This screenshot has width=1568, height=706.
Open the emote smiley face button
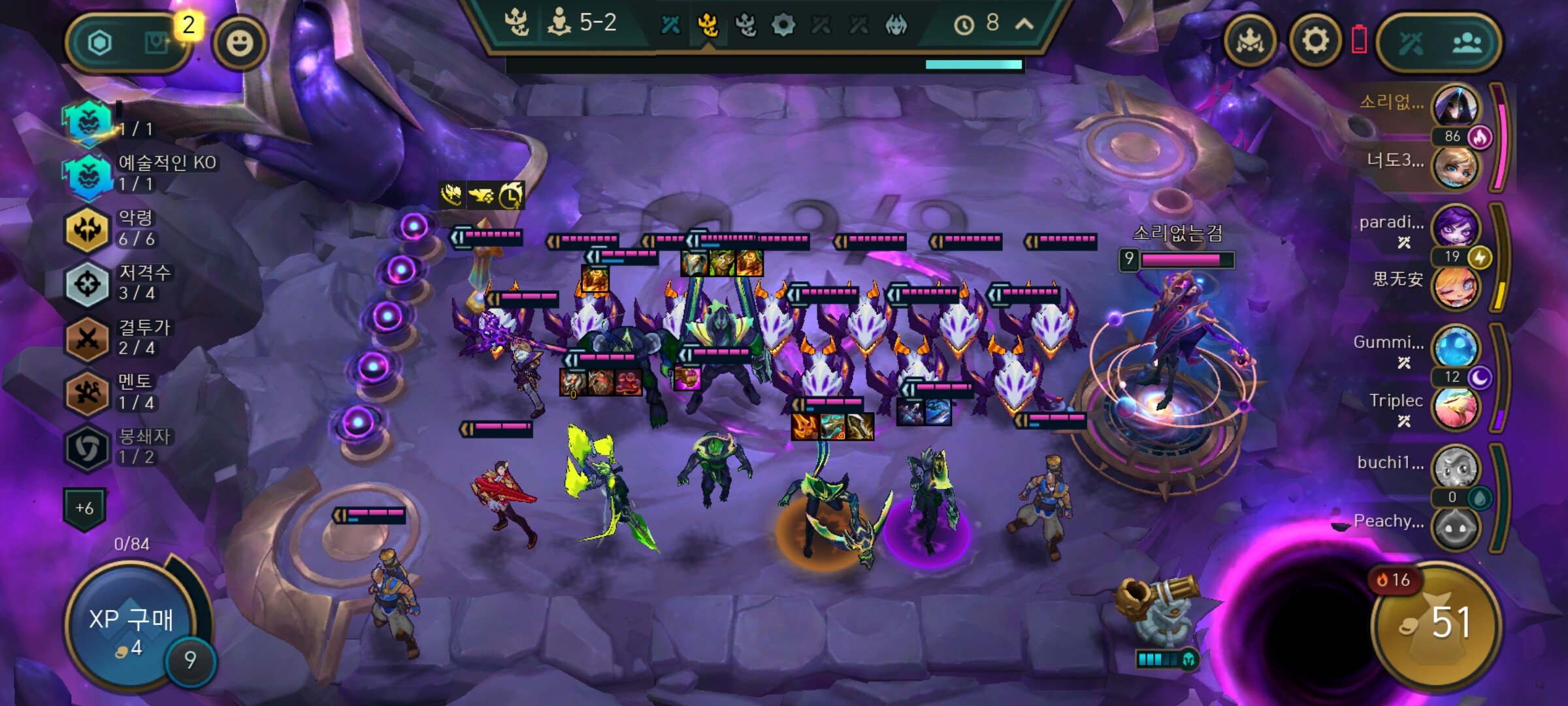tap(240, 43)
